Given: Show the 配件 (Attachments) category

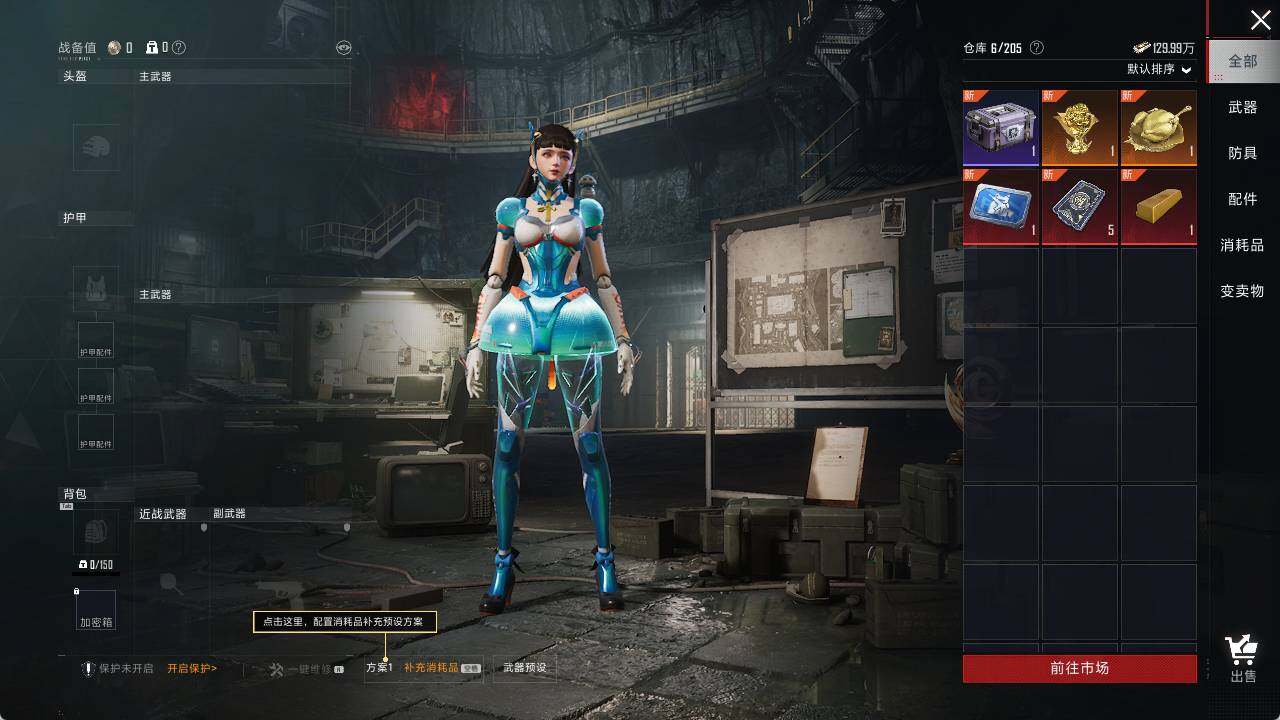Looking at the screenshot, I should point(1243,199).
